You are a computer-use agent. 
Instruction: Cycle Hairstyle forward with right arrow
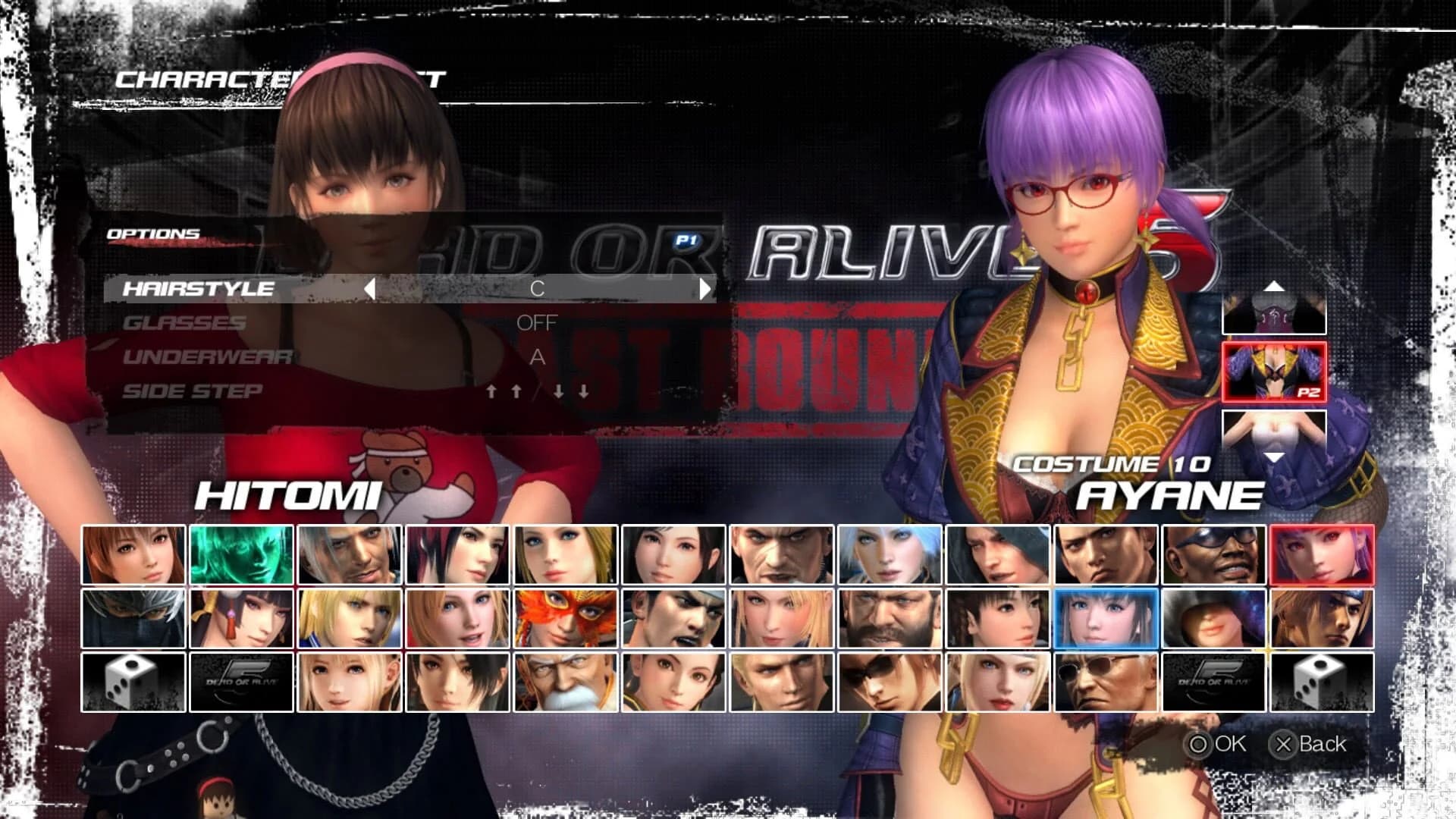(x=705, y=288)
